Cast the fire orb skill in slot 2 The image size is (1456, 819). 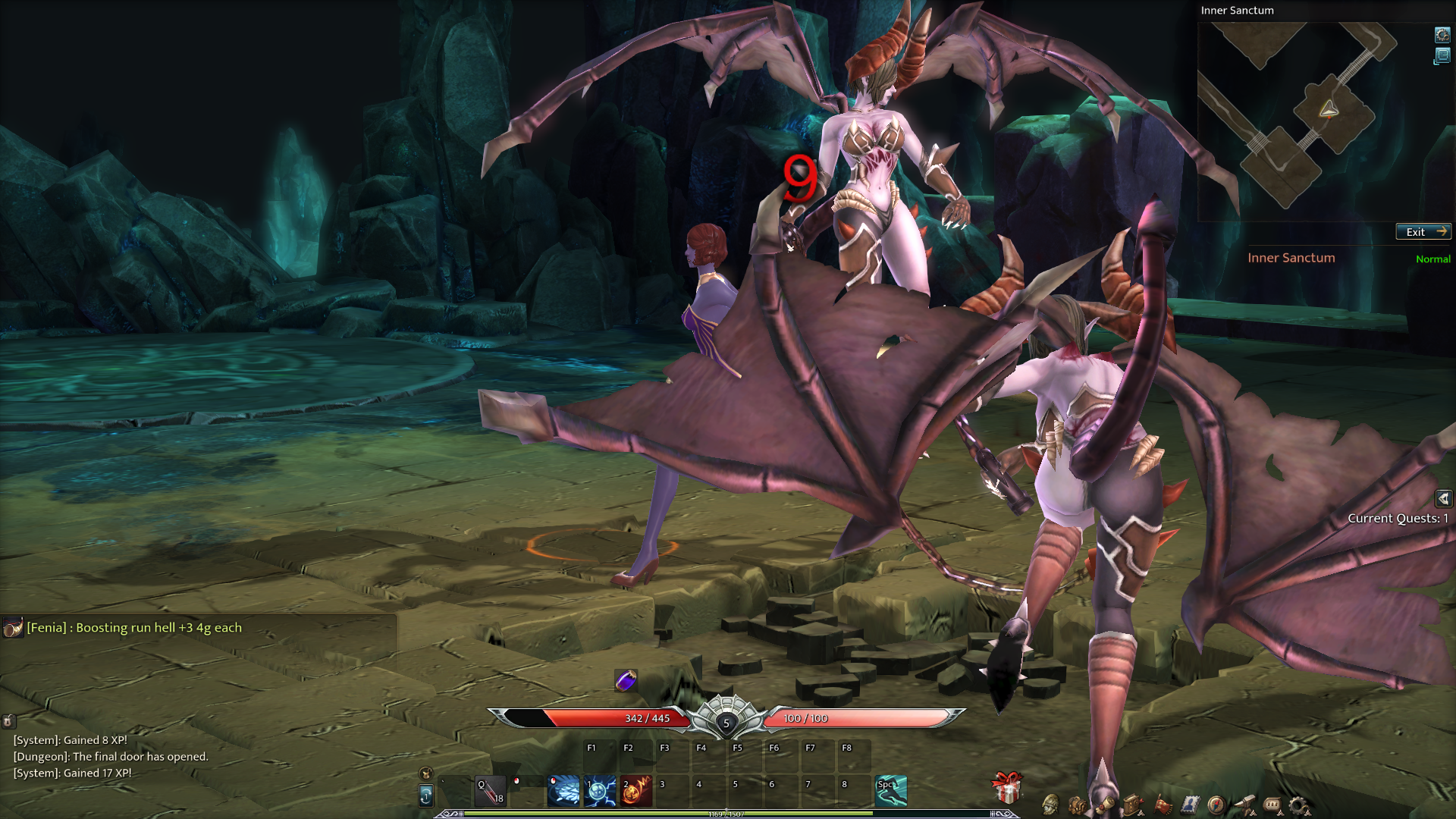coord(636,791)
